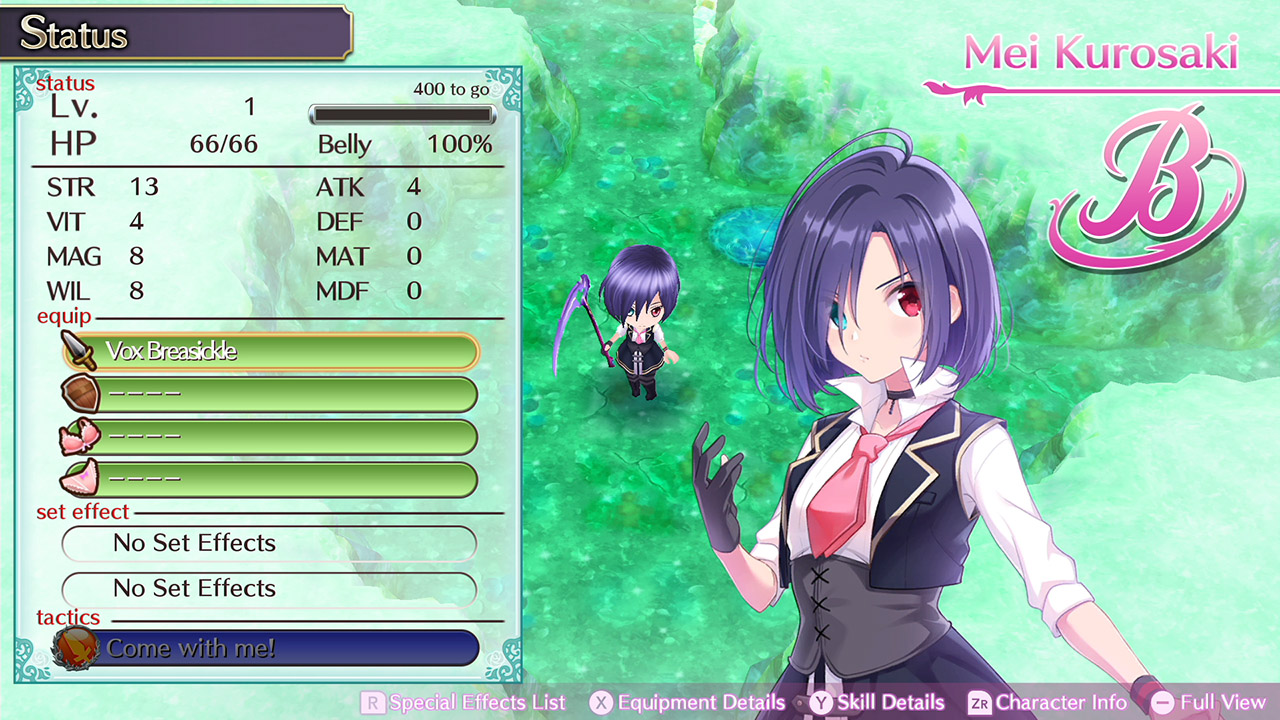Screen dimensions: 1280x720
Task: Click the X button icon beside Equipment Details
Action: (x=601, y=703)
